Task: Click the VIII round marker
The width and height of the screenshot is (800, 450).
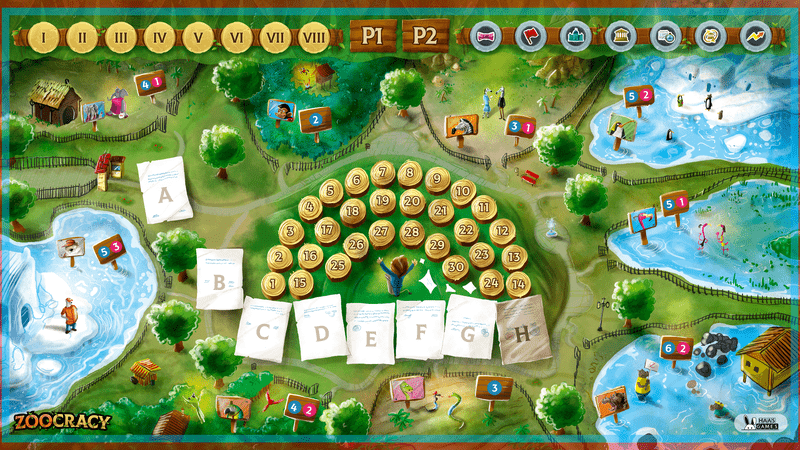Action: [x=314, y=37]
